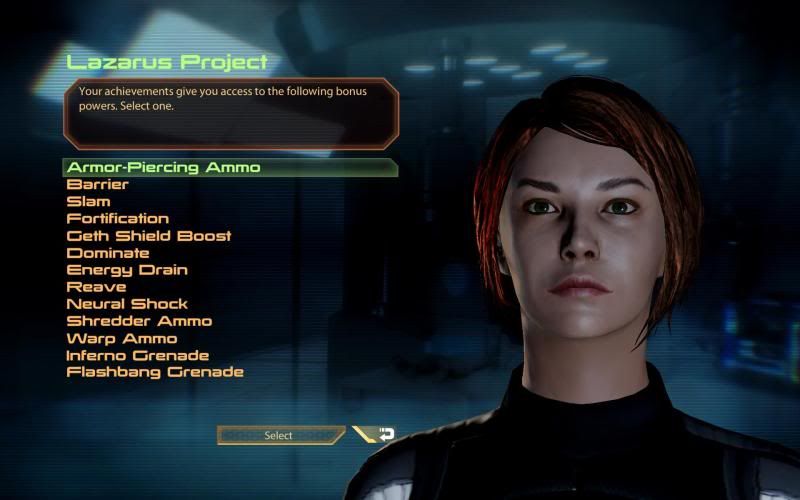The height and width of the screenshot is (500, 800).
Task: Choose Barrier from the power list
Action: click(98, 184)
